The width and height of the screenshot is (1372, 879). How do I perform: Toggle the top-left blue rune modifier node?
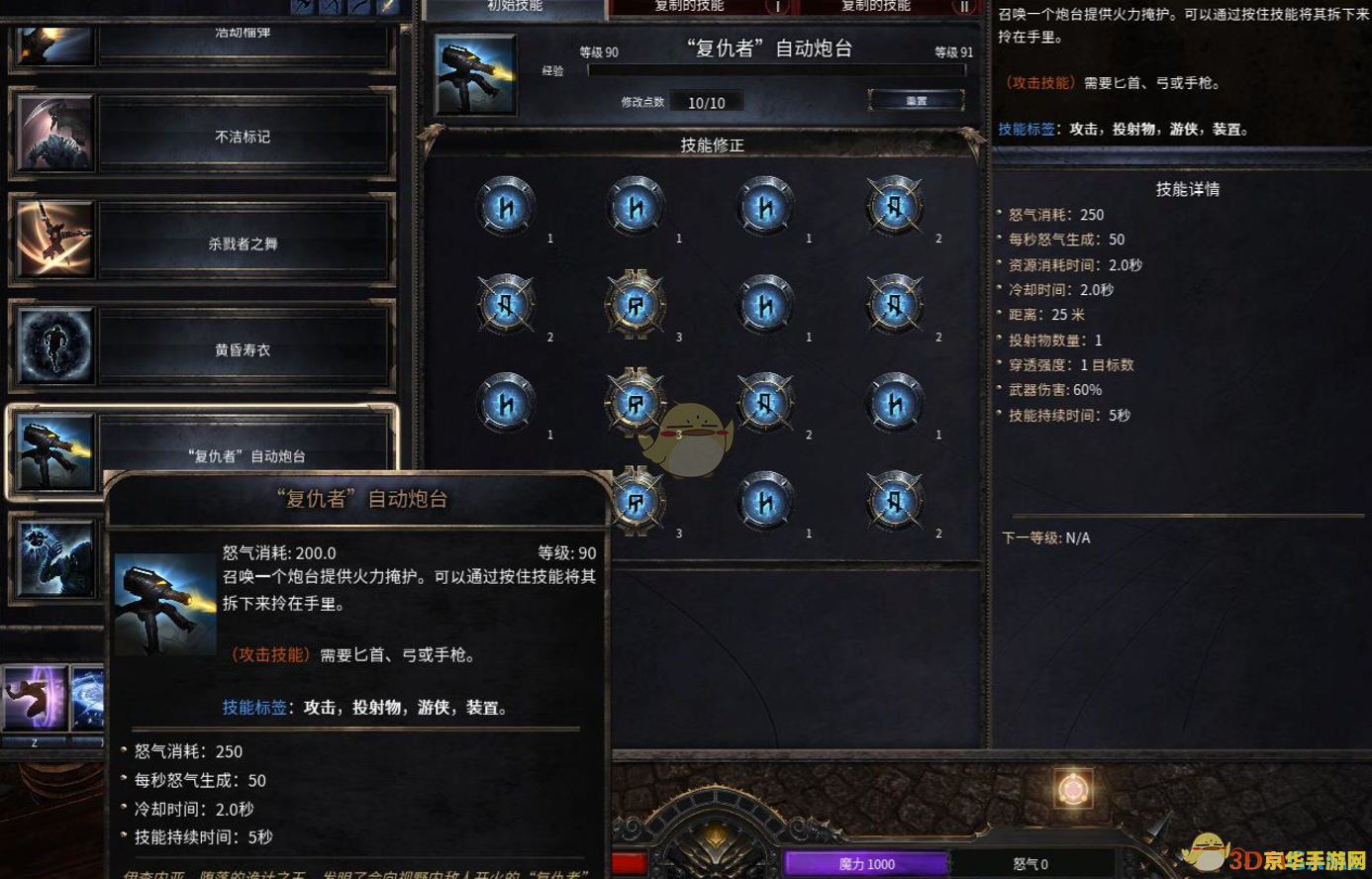pos(505,205)
